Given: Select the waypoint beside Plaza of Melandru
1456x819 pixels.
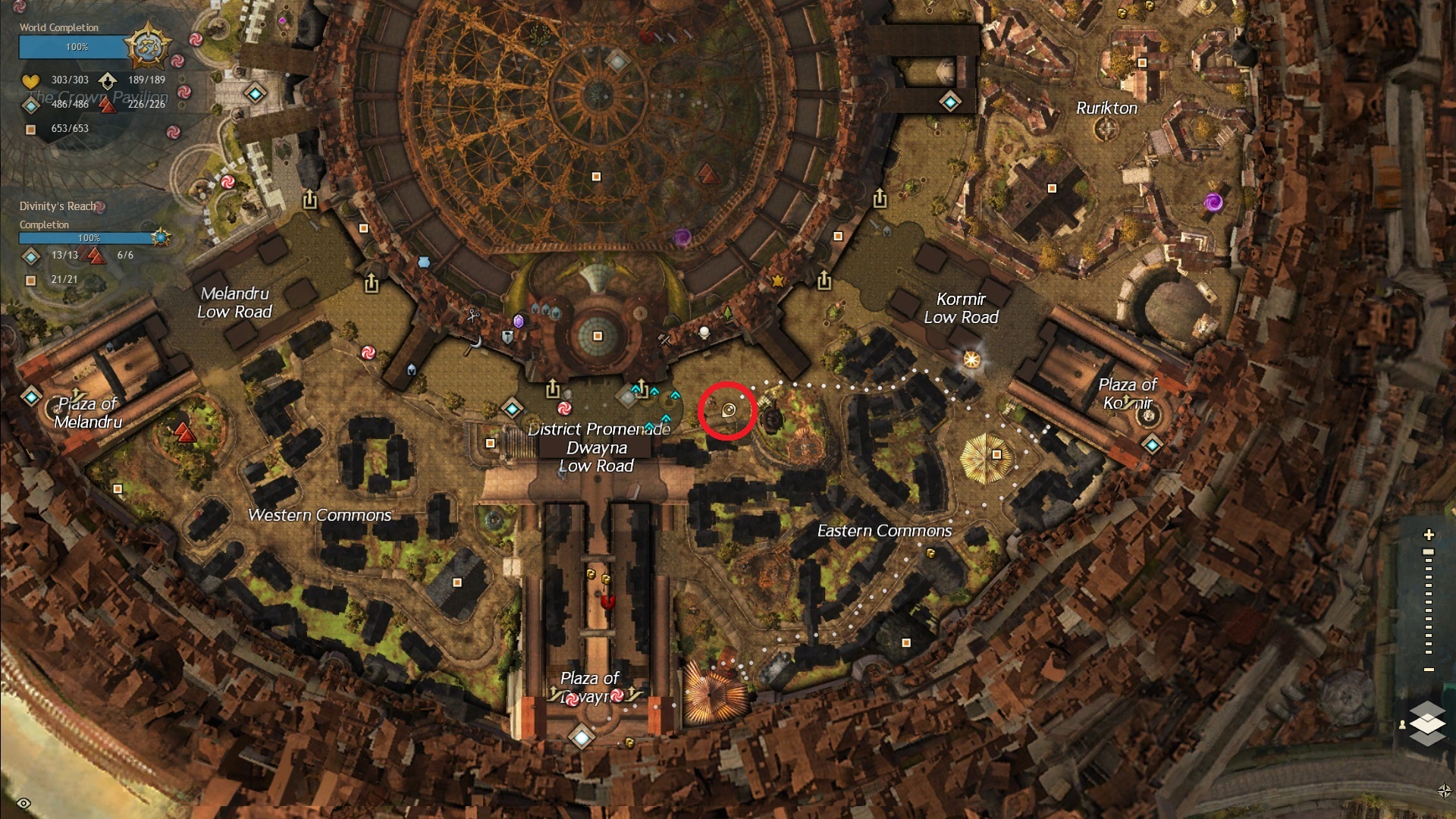Looking at the screenshot, I should click(x=31, y=397).
